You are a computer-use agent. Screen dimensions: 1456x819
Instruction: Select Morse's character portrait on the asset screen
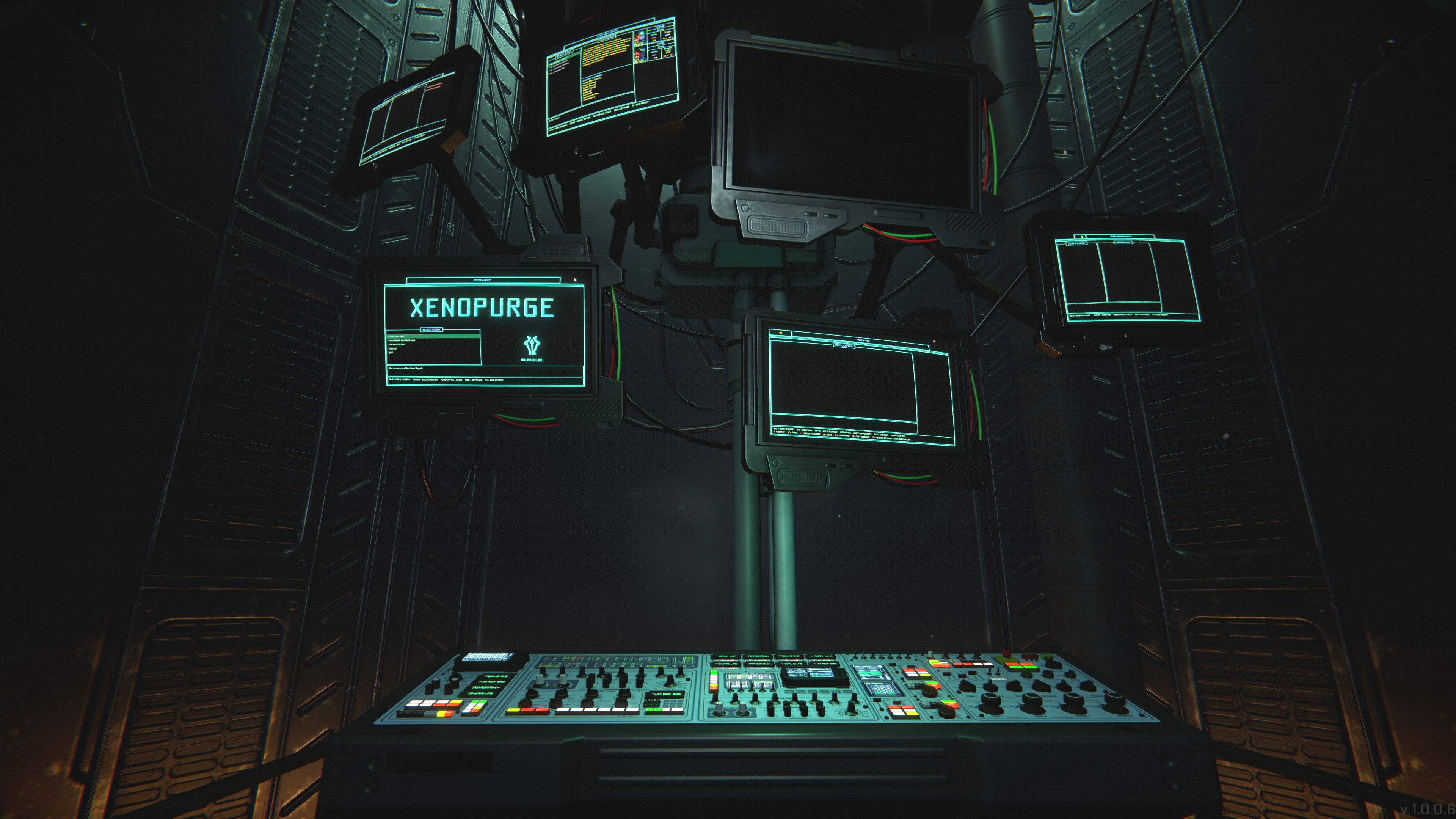pyautogui.click(x=640, y=38)
